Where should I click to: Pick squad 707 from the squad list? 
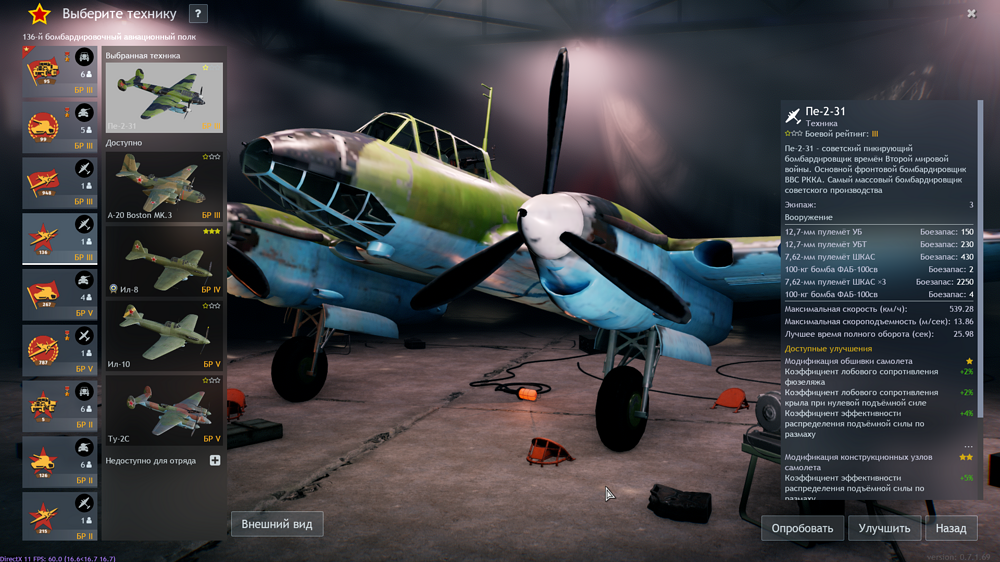click(60, 351)
